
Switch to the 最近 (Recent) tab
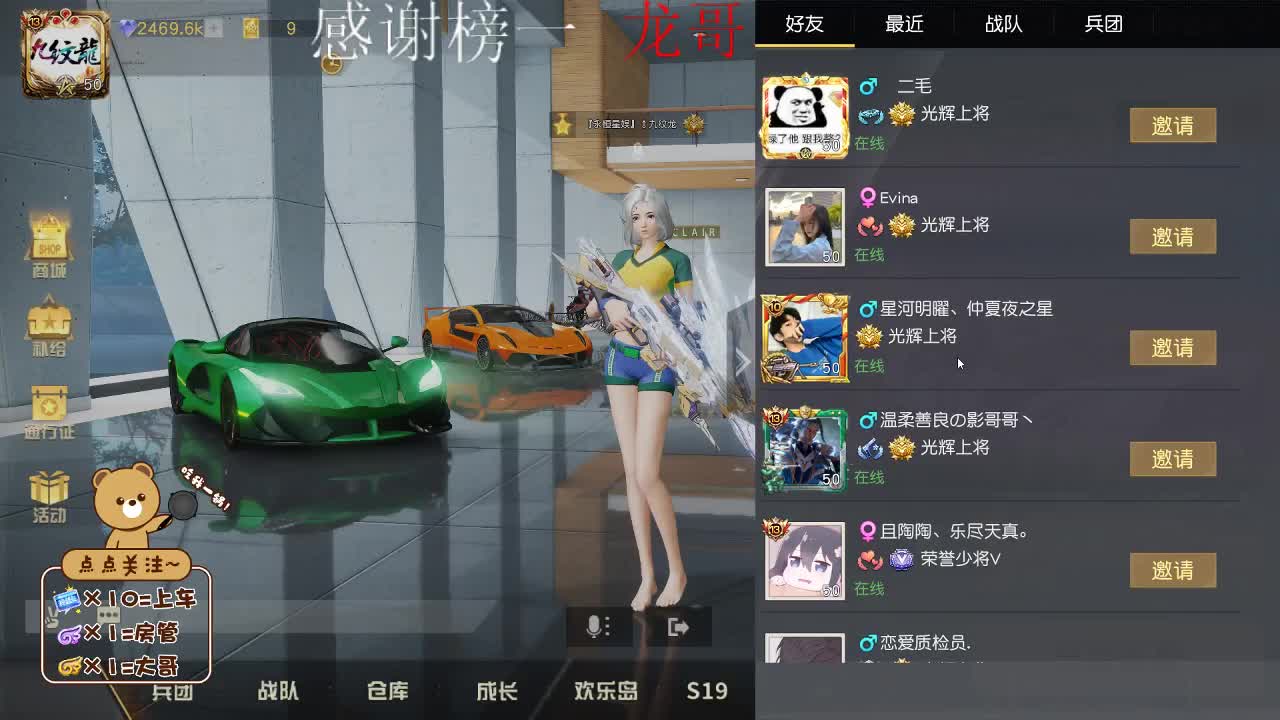(904, 24)
